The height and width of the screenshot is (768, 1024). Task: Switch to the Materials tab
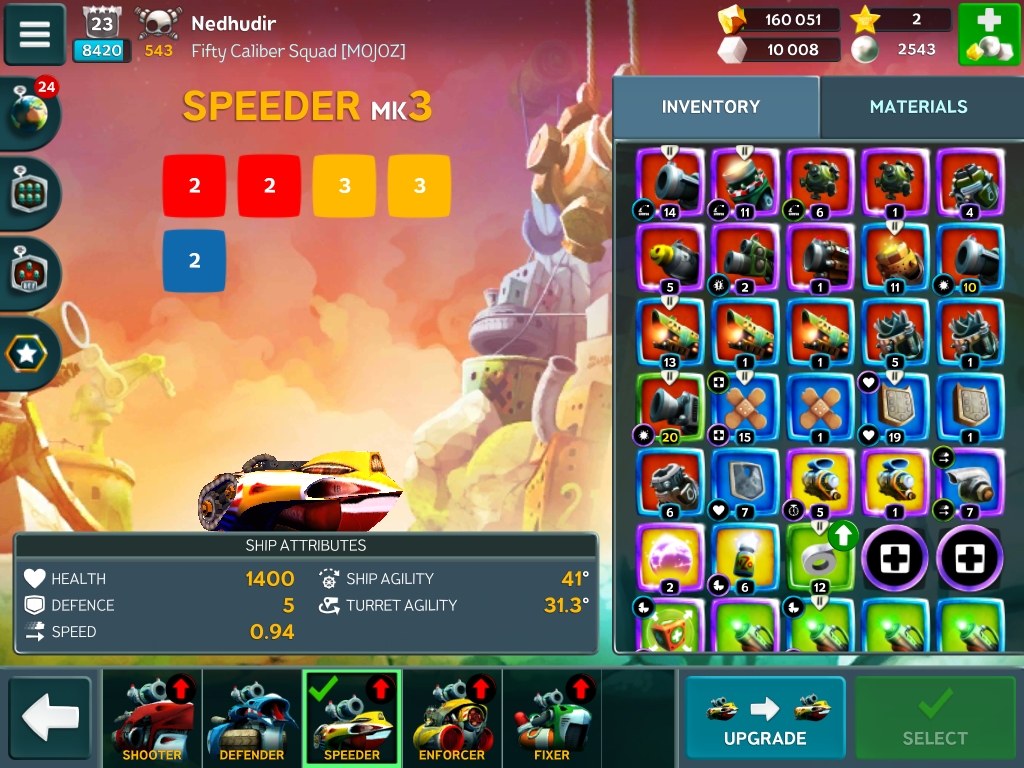point(918,107)
